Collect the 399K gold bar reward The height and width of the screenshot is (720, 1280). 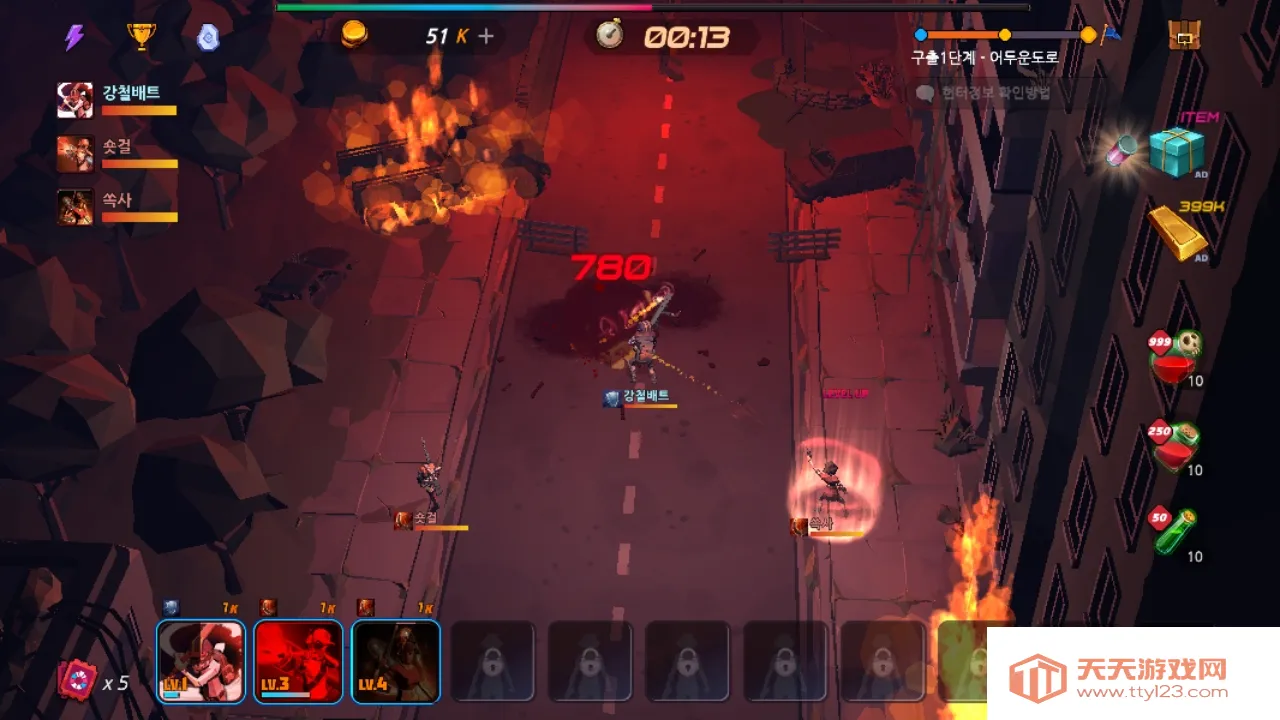pos(1176,232)
